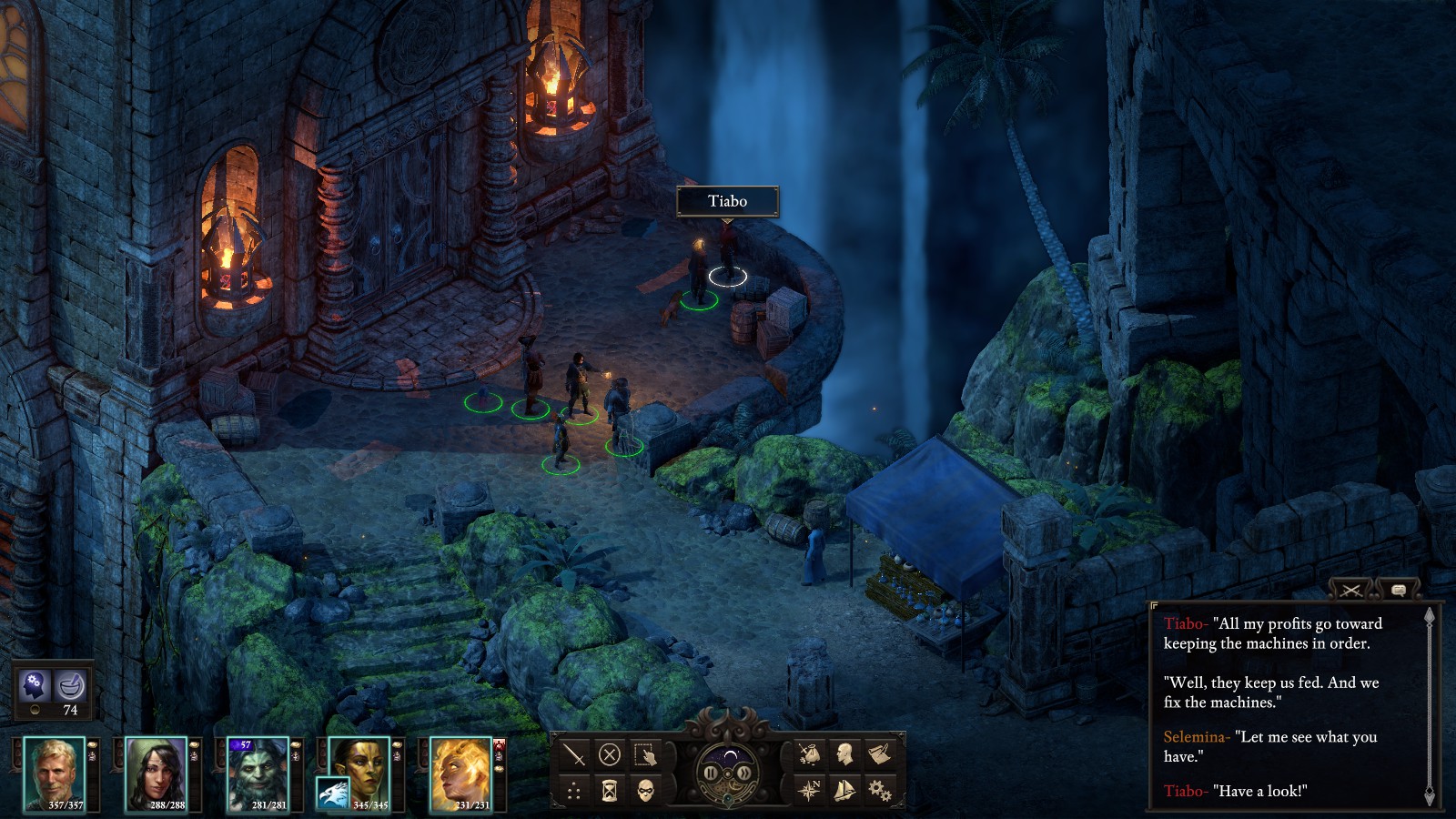Select the dark-haired woman portrait
Image resolution: width=1456 pixels, height=819 pixels.
156,773
